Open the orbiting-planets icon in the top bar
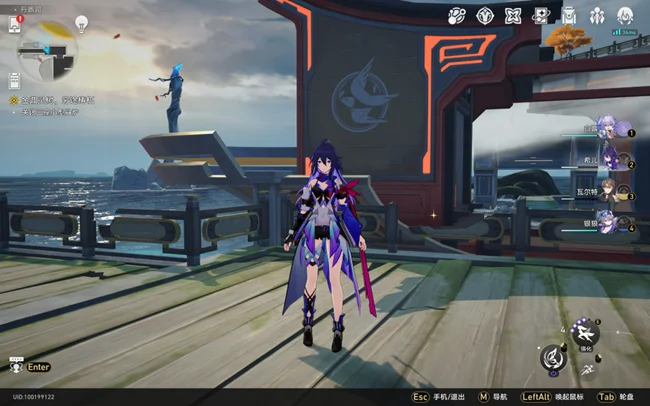 point(458,15)
